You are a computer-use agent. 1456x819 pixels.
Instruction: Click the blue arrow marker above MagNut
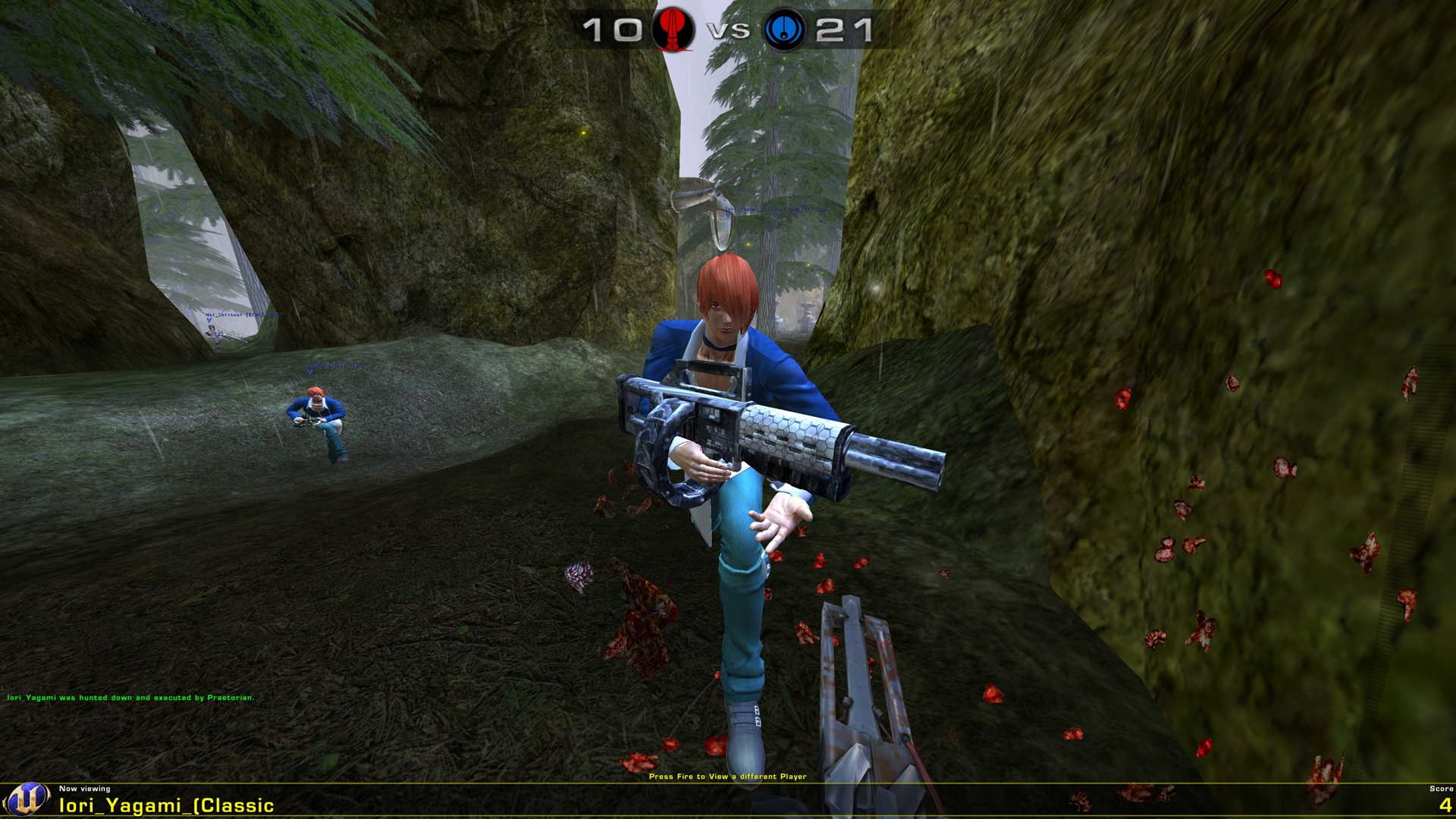click(310, 373)
